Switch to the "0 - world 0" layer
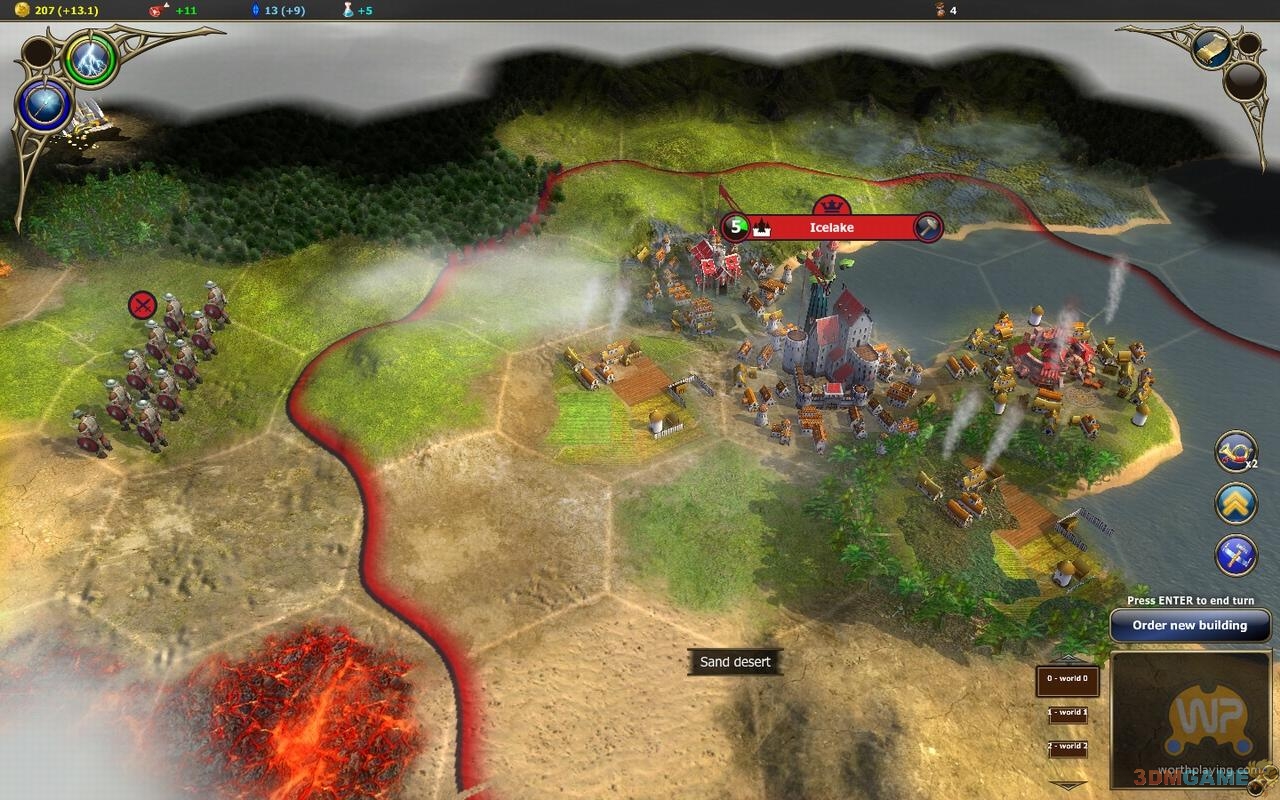This screenshot has width=1280, height=800. click(x=1067, y=680)
